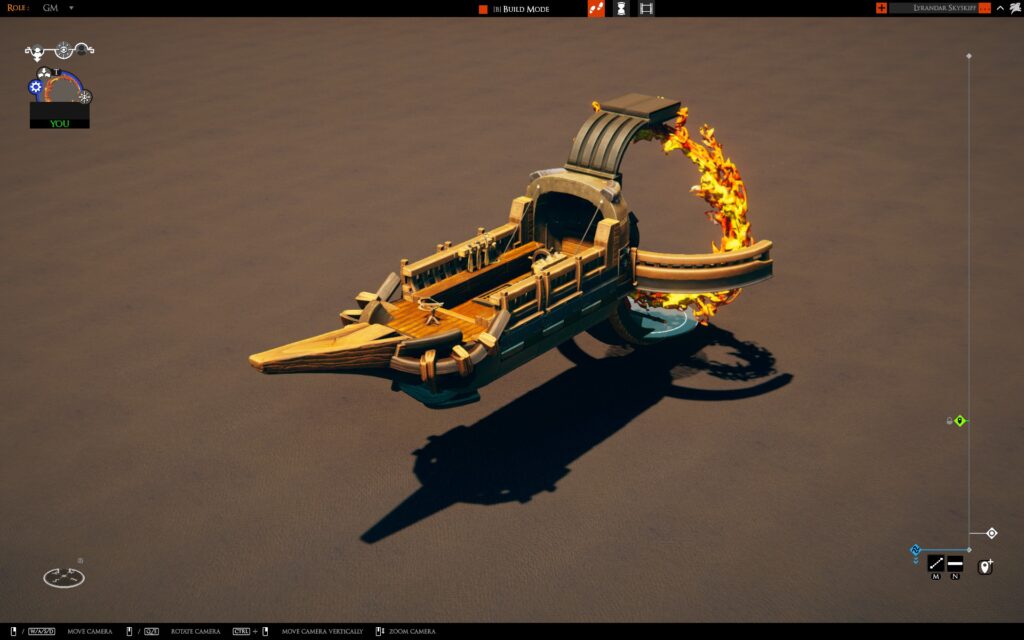Select the orange footprints mode icon
This screenshot has height=640, width=1024.
point(596,9)
